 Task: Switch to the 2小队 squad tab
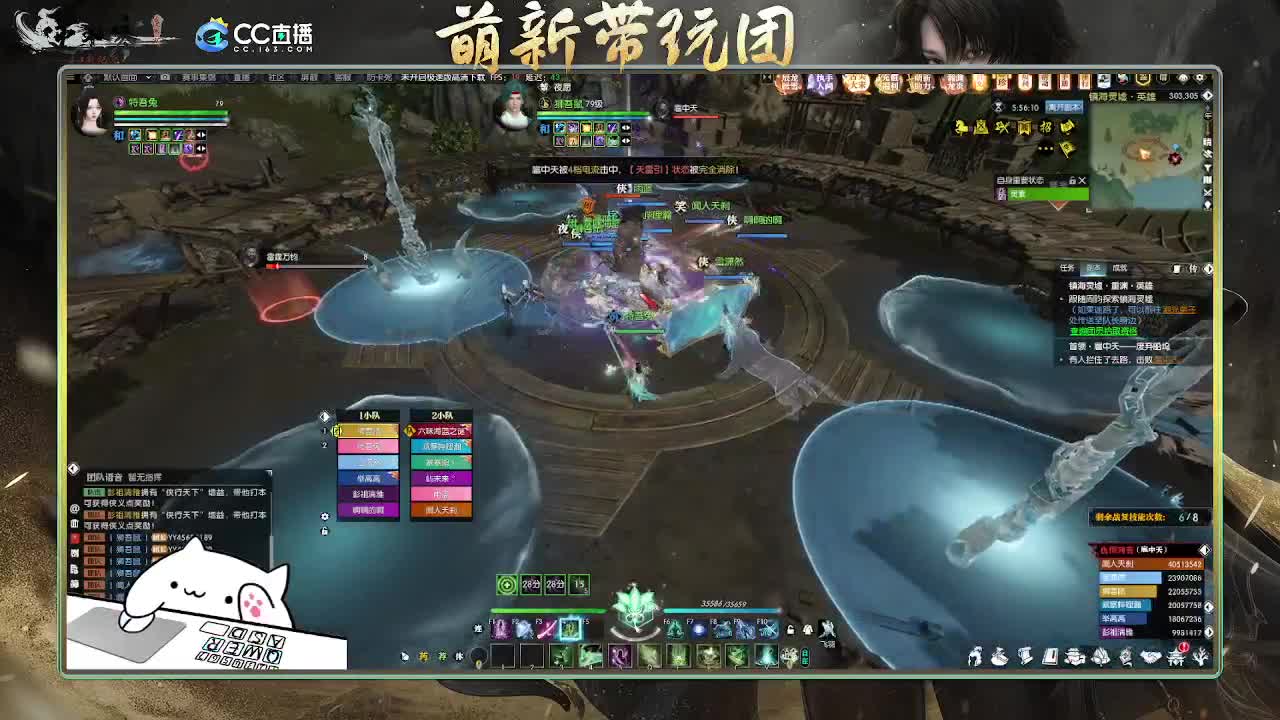click(442, 415)
